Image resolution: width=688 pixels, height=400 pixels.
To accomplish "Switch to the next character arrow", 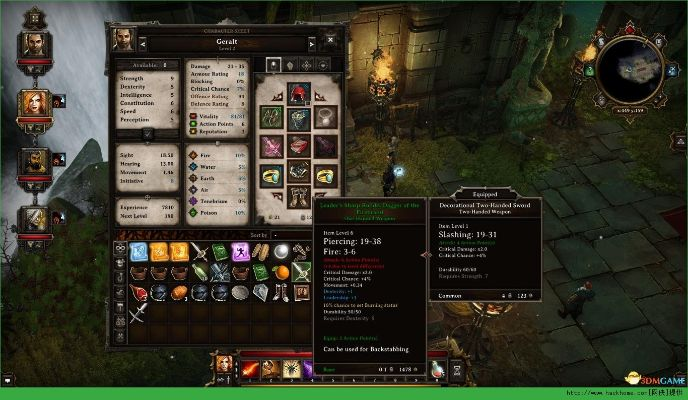I will (310, 42).
